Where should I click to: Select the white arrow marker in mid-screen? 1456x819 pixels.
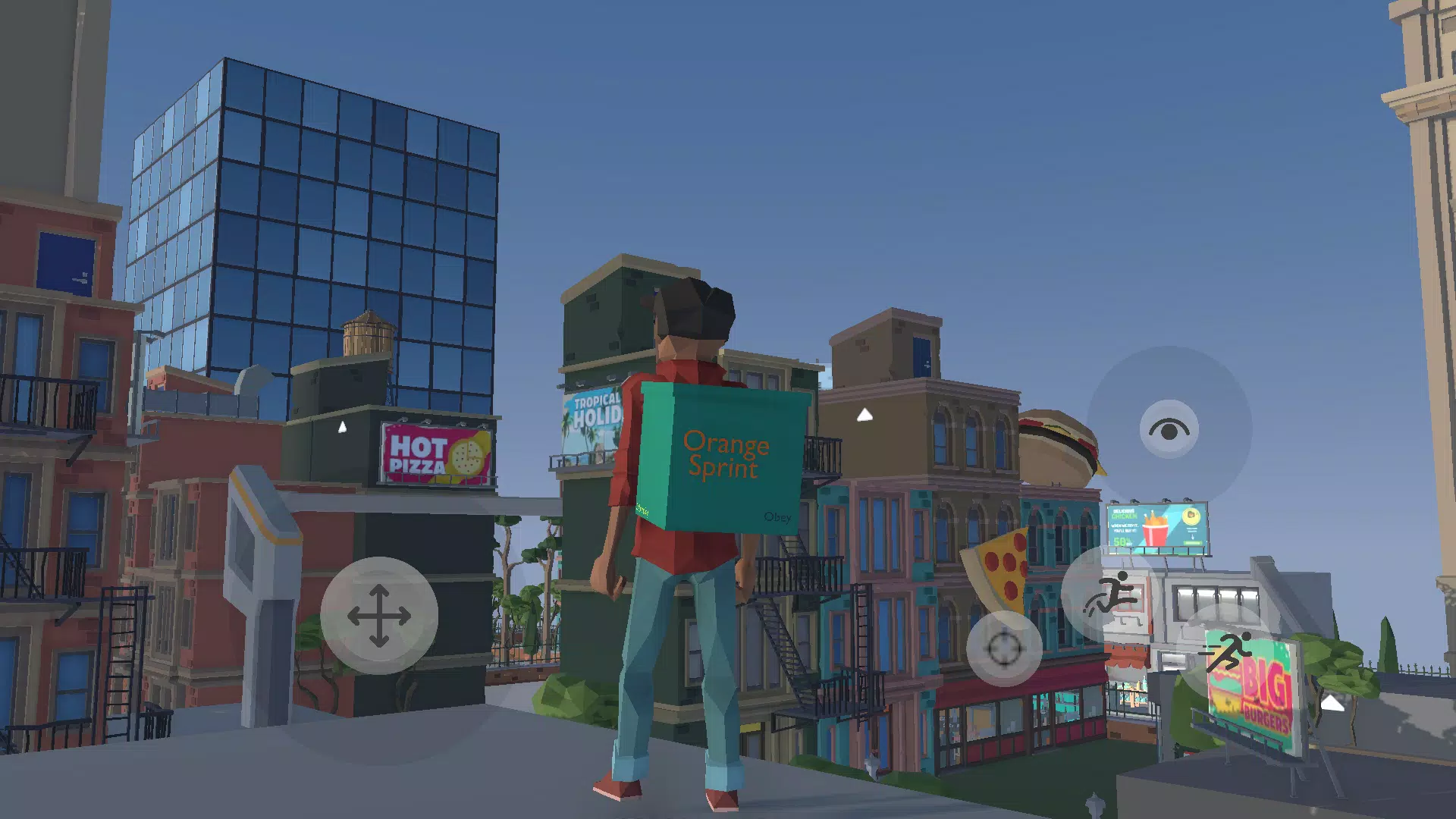point(864,413)
